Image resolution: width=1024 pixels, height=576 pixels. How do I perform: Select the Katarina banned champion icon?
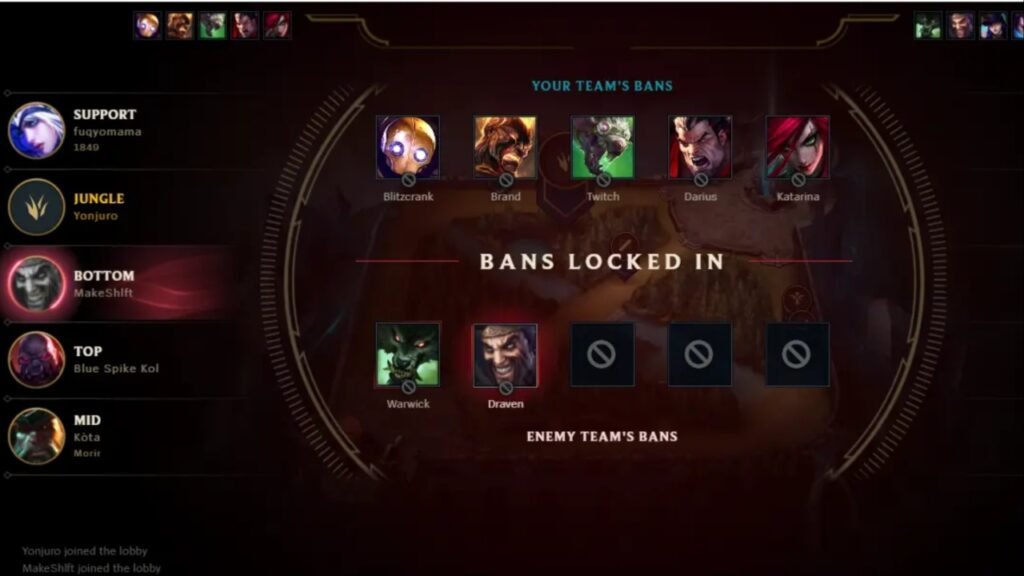(x=797, y=147)
